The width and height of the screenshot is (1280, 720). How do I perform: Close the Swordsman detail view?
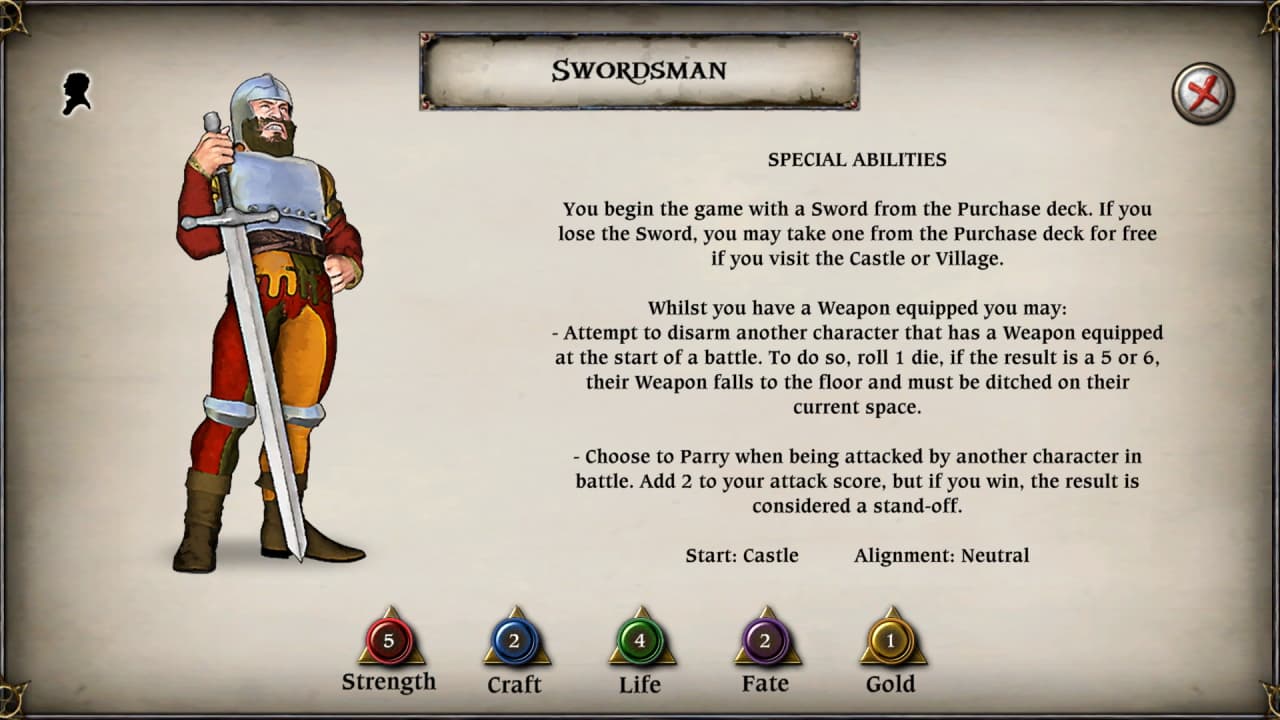tap(1202, 92)
